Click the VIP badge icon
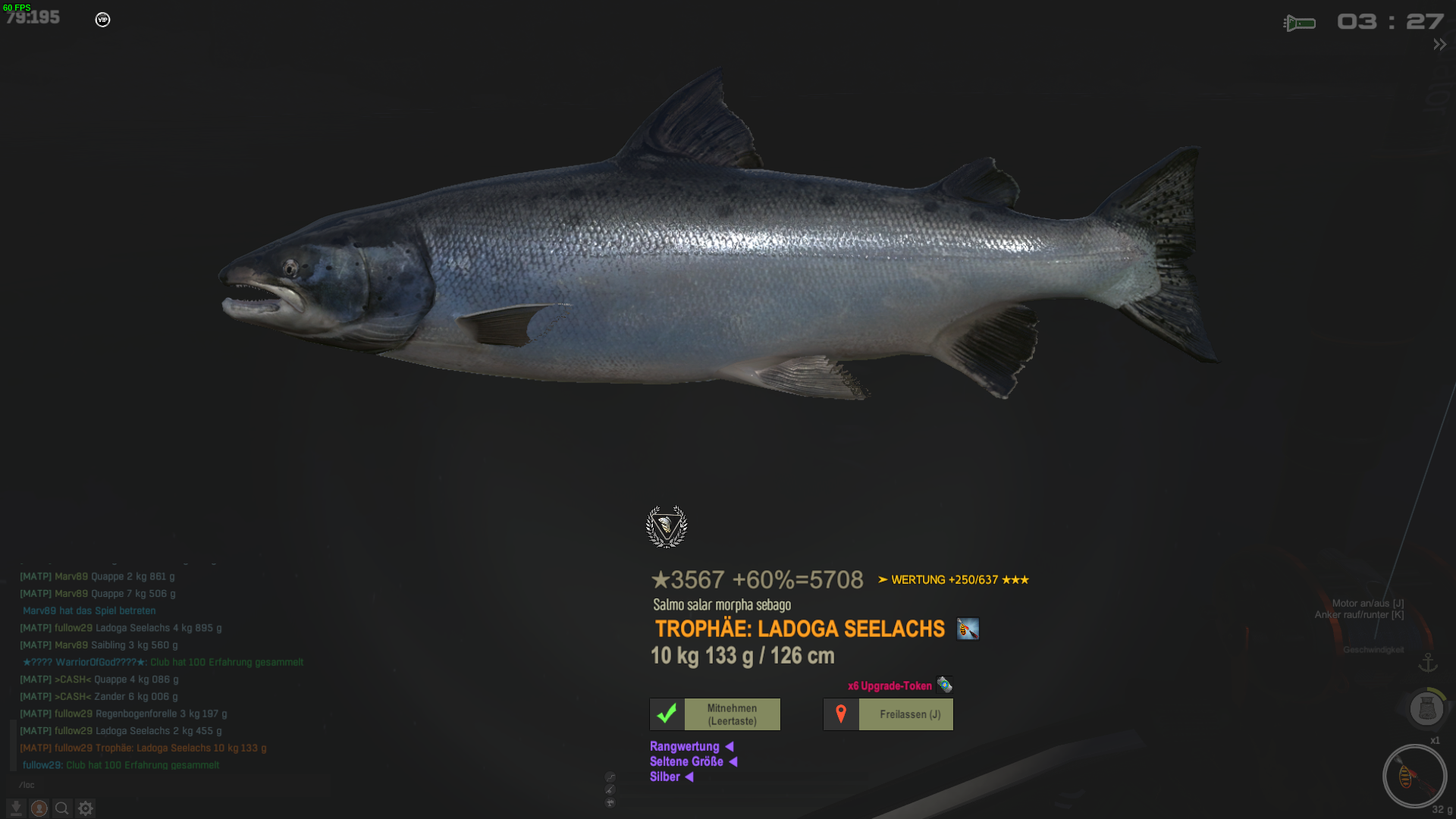Viewport: 1456px width, 819px height. tap(102, 20)
